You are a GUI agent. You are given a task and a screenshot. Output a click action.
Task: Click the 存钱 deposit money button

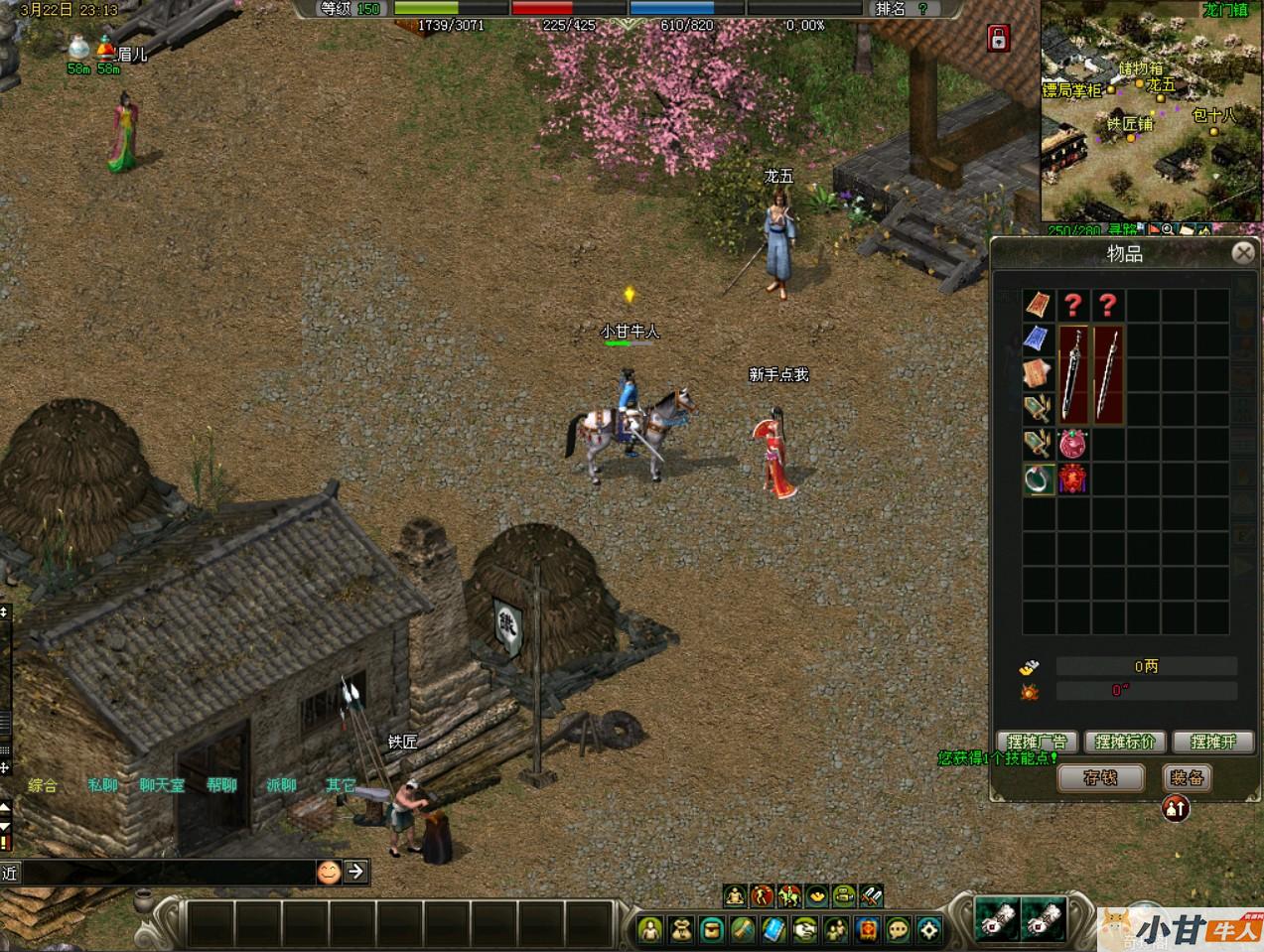pos(1100,778)
